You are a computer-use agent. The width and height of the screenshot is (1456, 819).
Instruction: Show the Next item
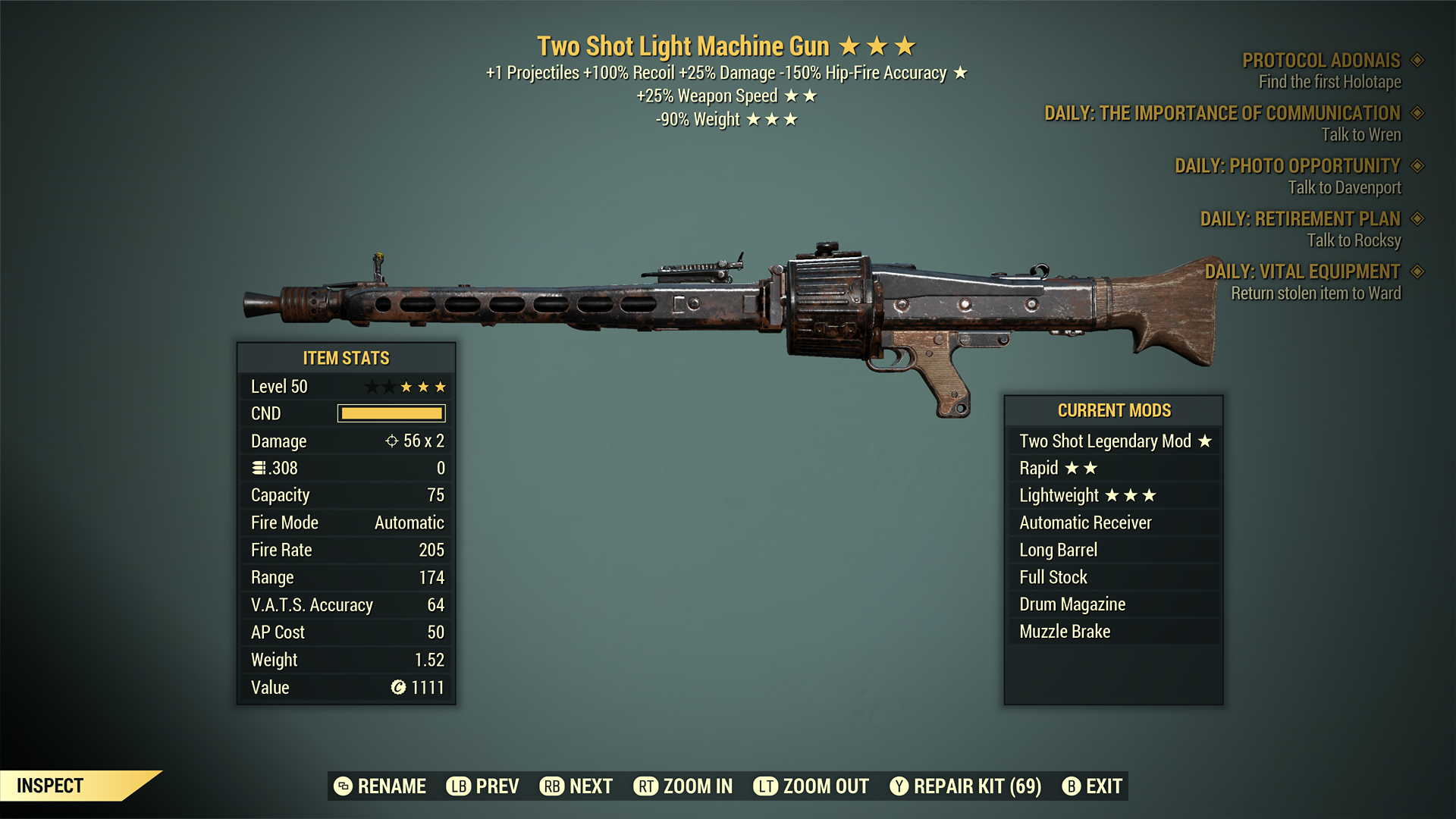pyautogui.click(x=576, y=786)
